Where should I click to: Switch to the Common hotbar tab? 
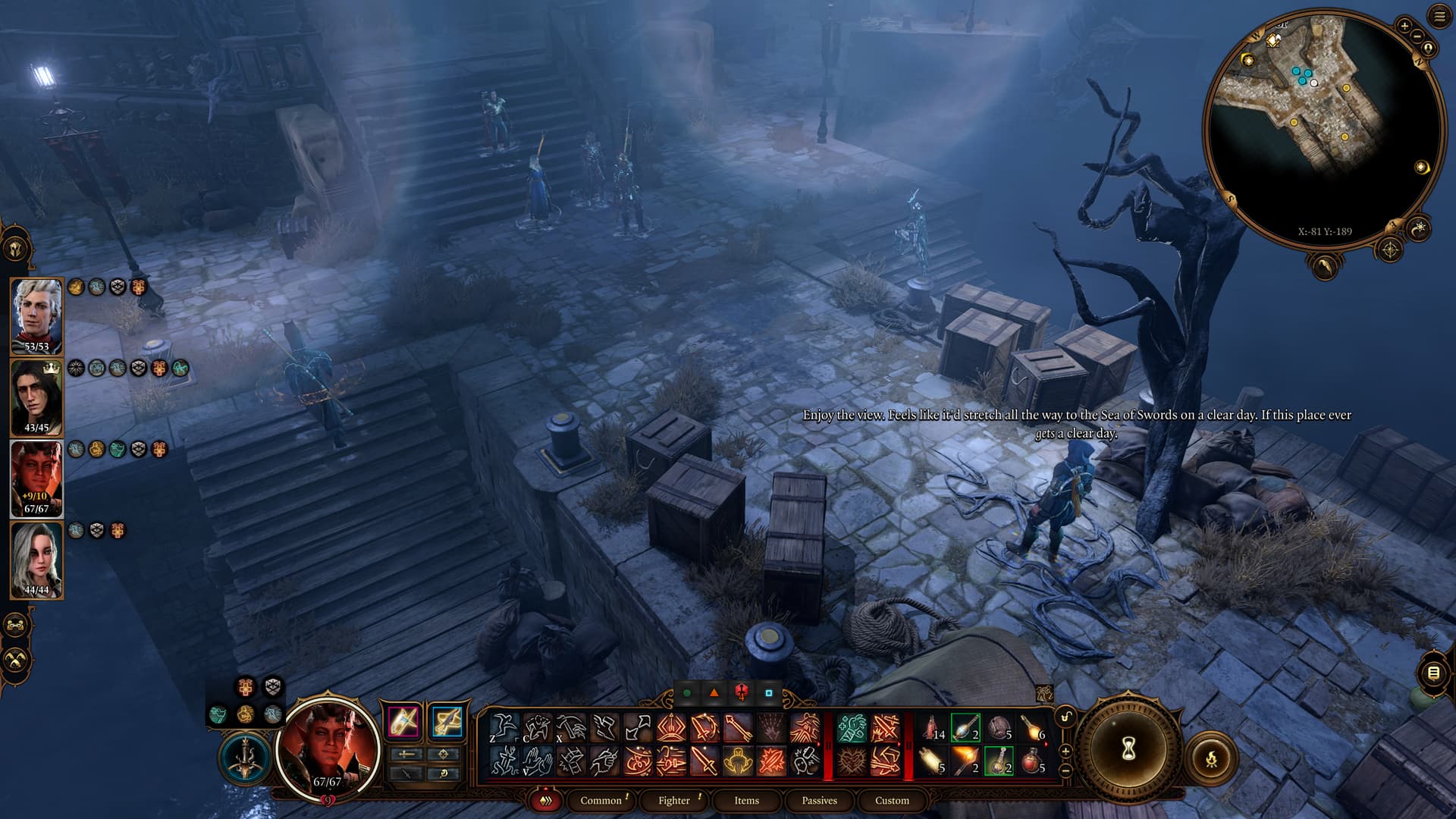601,800
